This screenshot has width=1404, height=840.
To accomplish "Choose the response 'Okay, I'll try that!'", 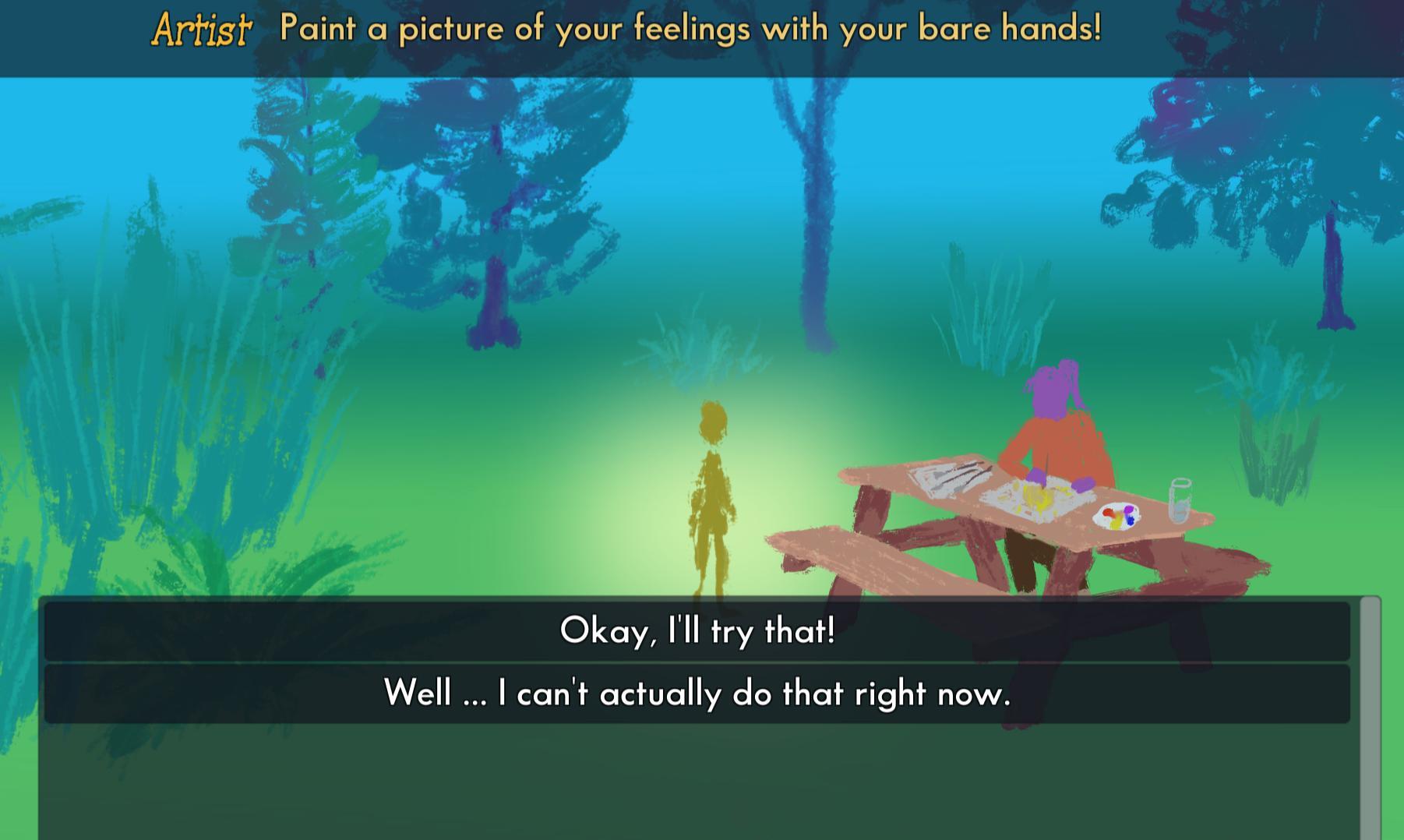I will (x=699, y=632).
